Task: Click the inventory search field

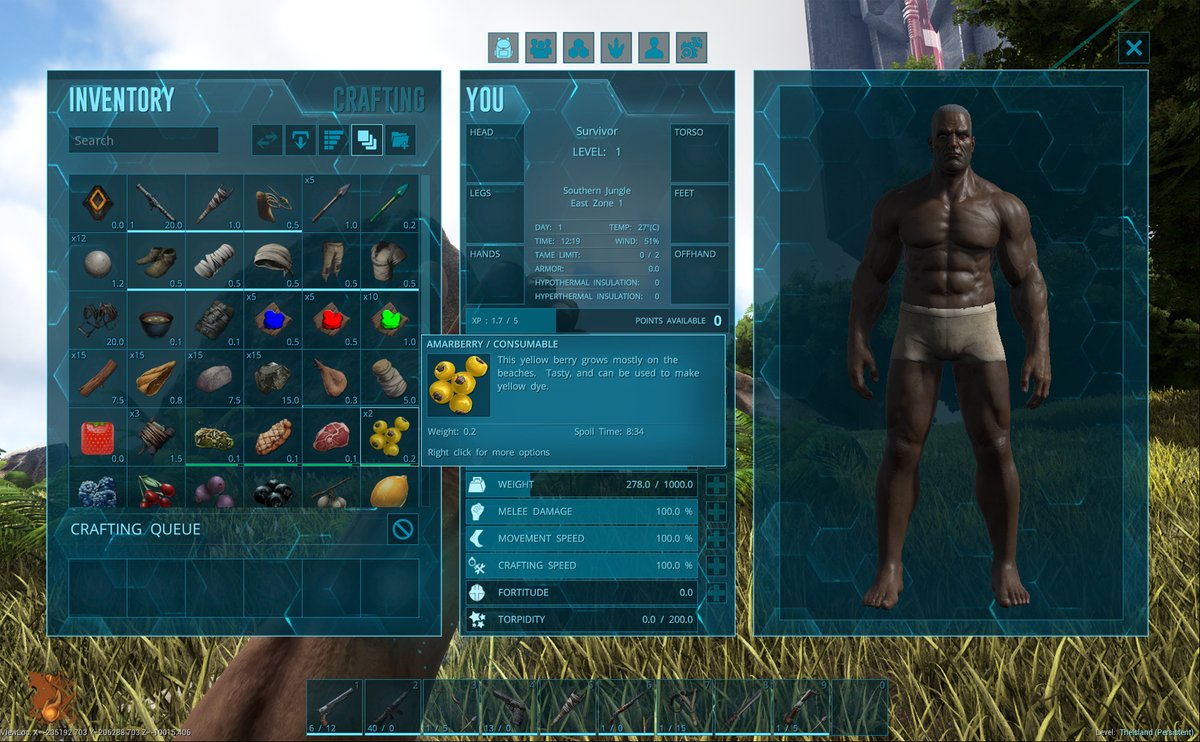Action: 143,141
